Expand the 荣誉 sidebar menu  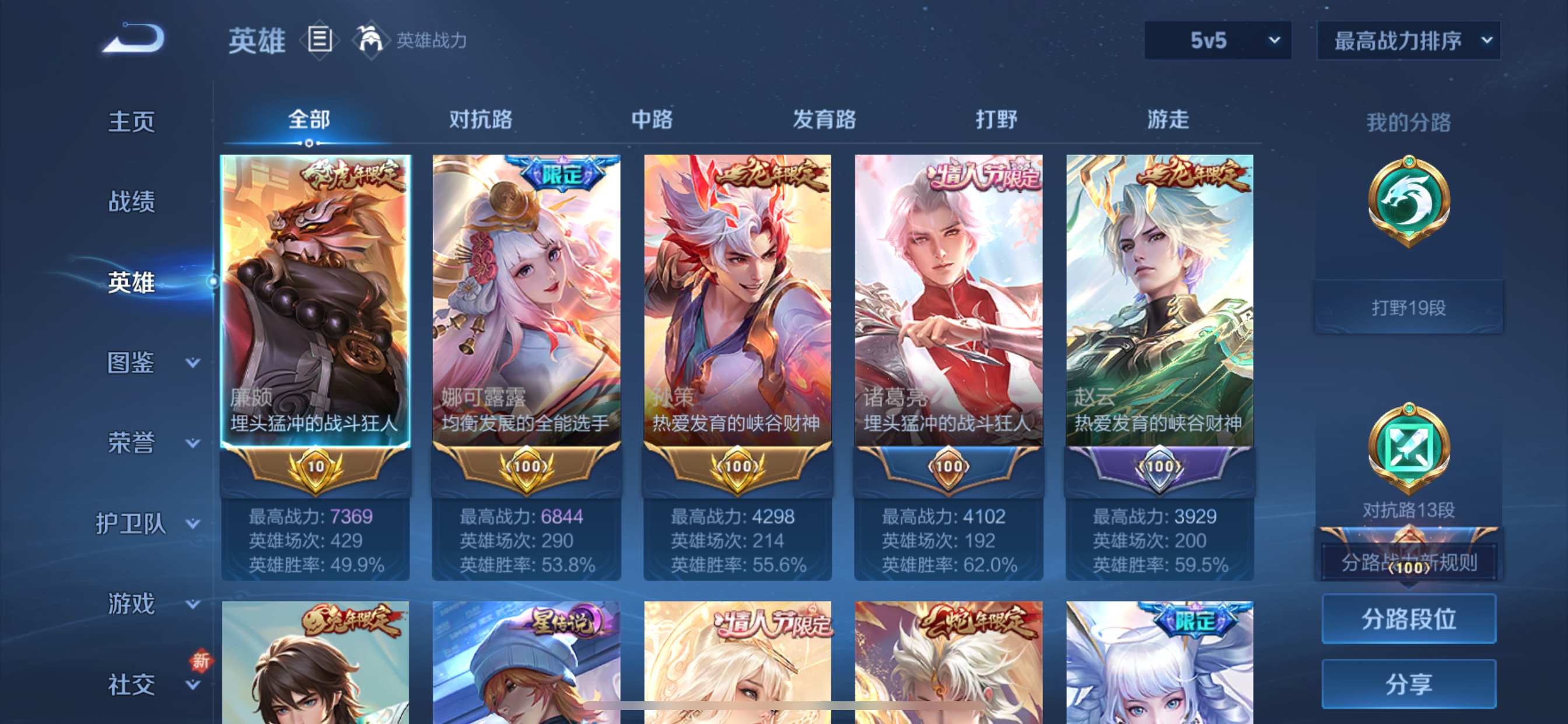click(152, 443)
